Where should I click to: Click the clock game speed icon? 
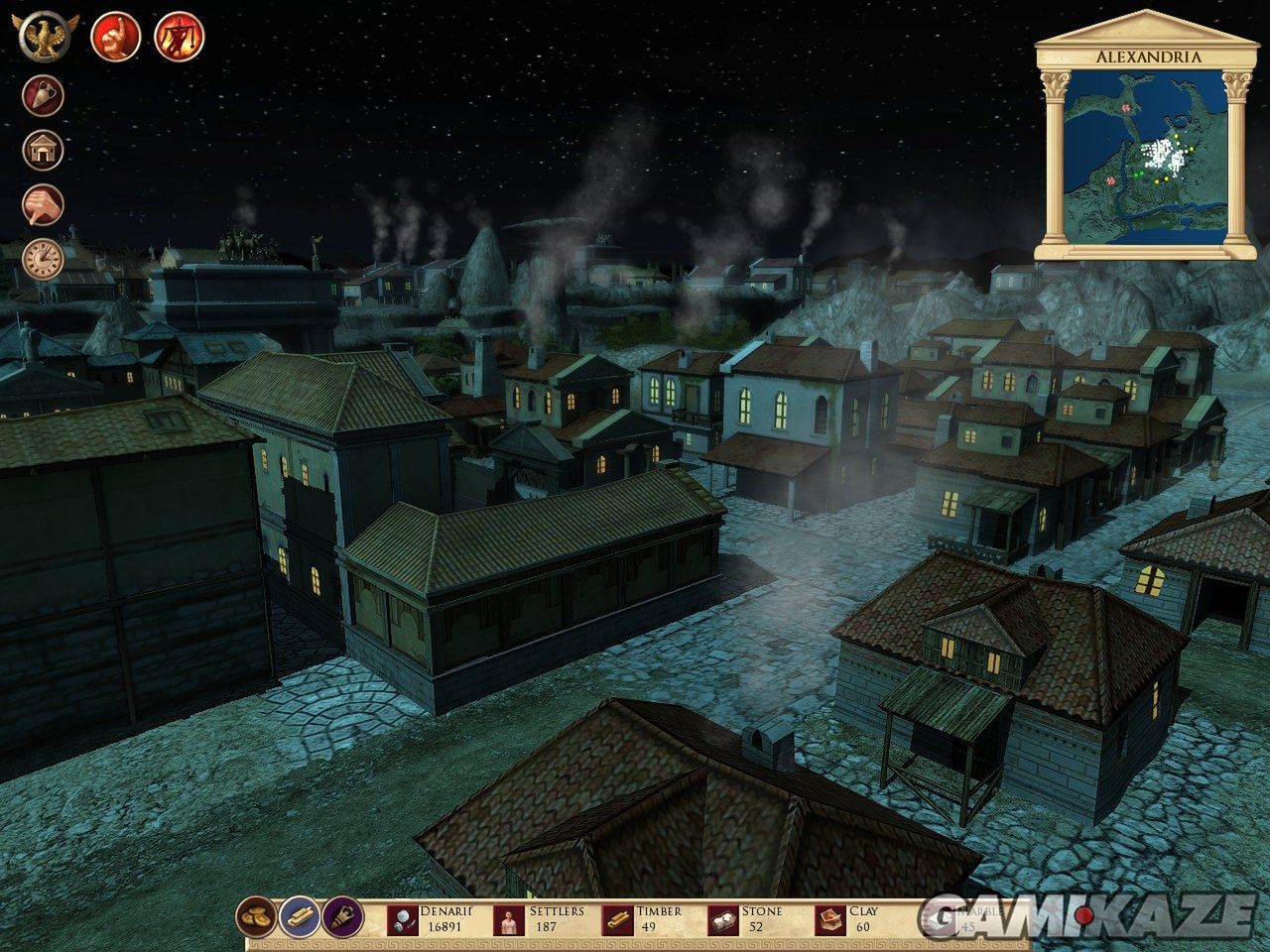pyautogui.click(x=44, y=258)
